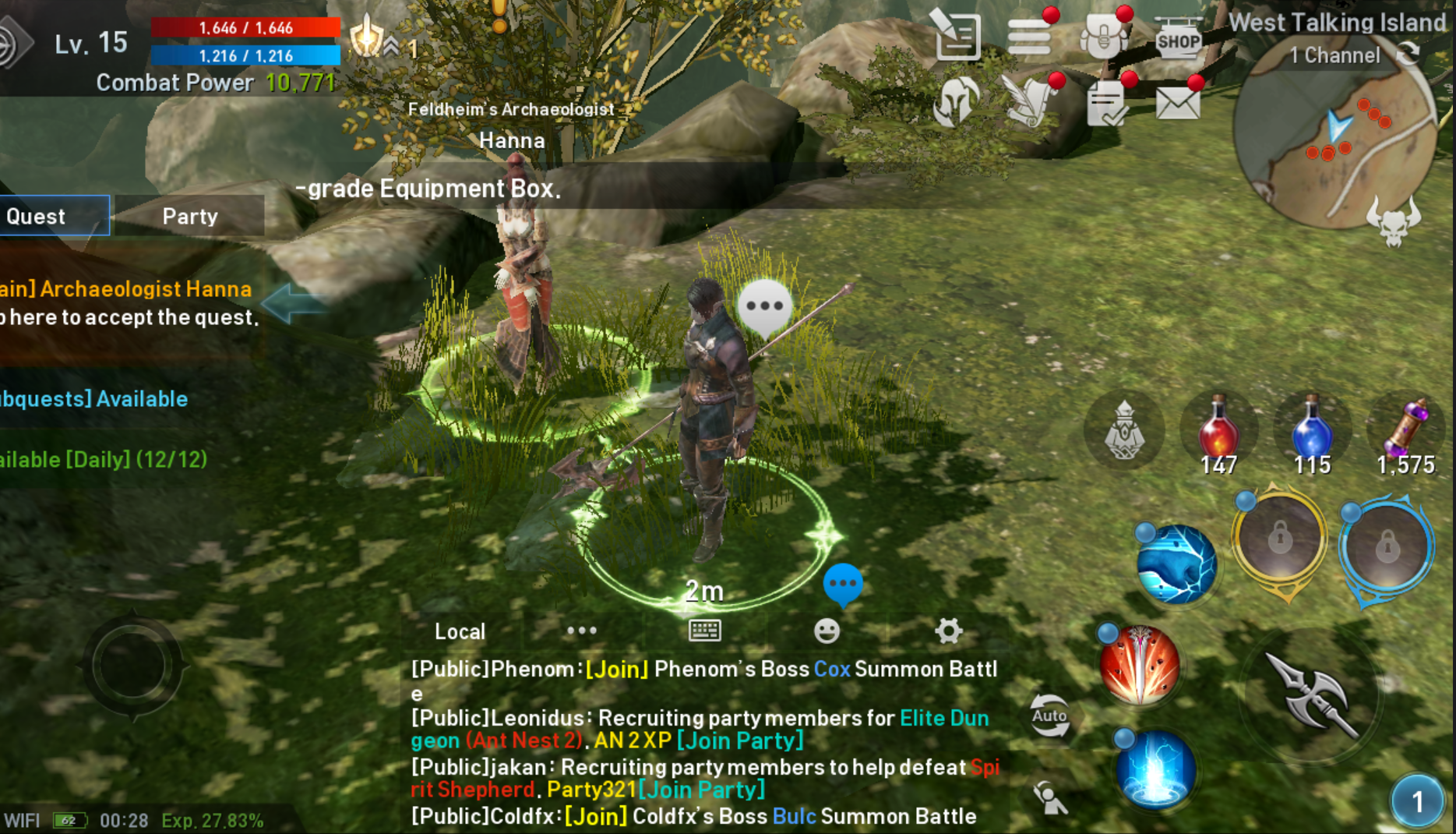Open the backpack inventory icon
This screenshot has width=1456, height=834.
[x=1103, y=36]
